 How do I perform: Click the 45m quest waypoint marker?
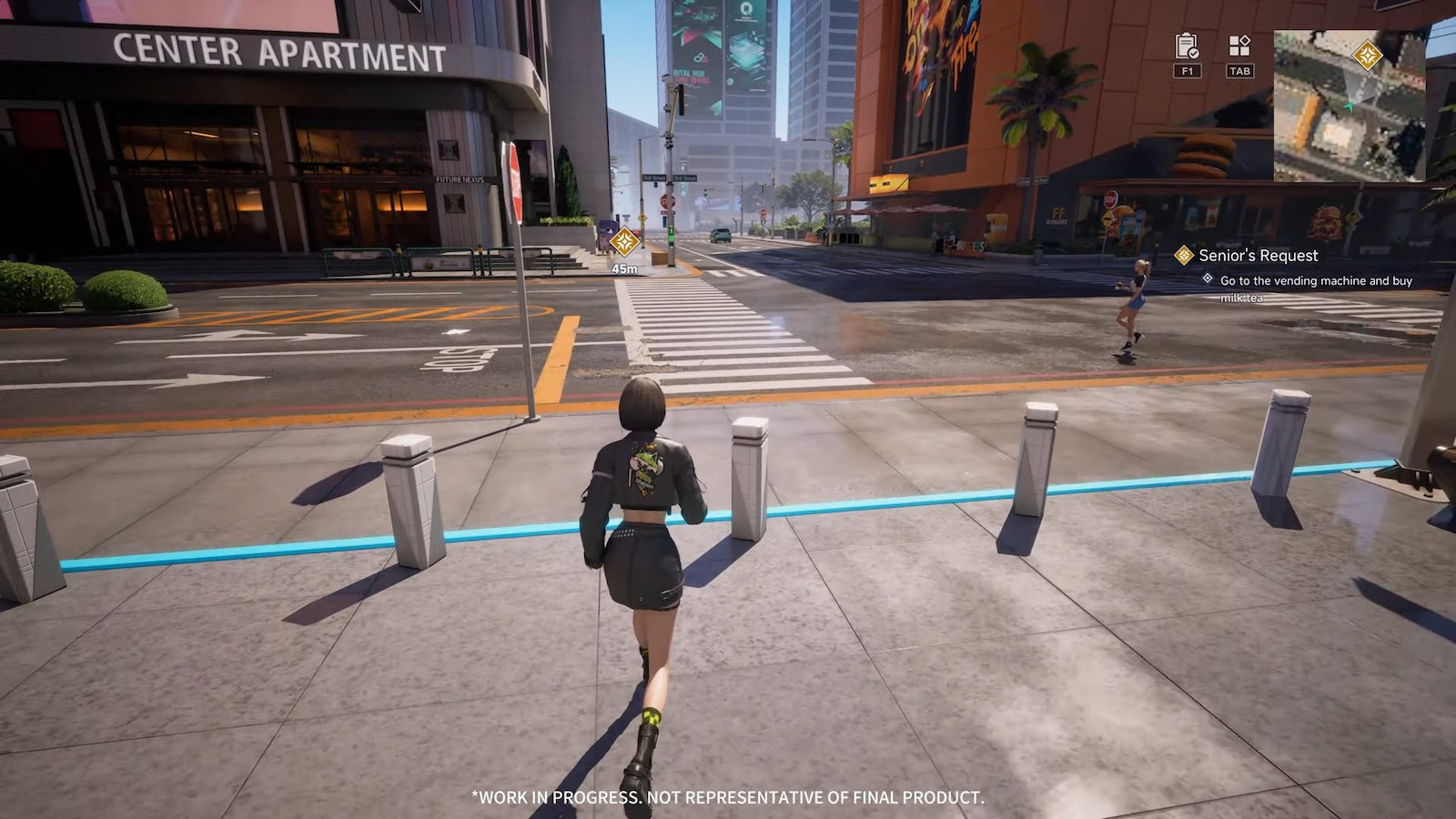click(x=624, y=242)
